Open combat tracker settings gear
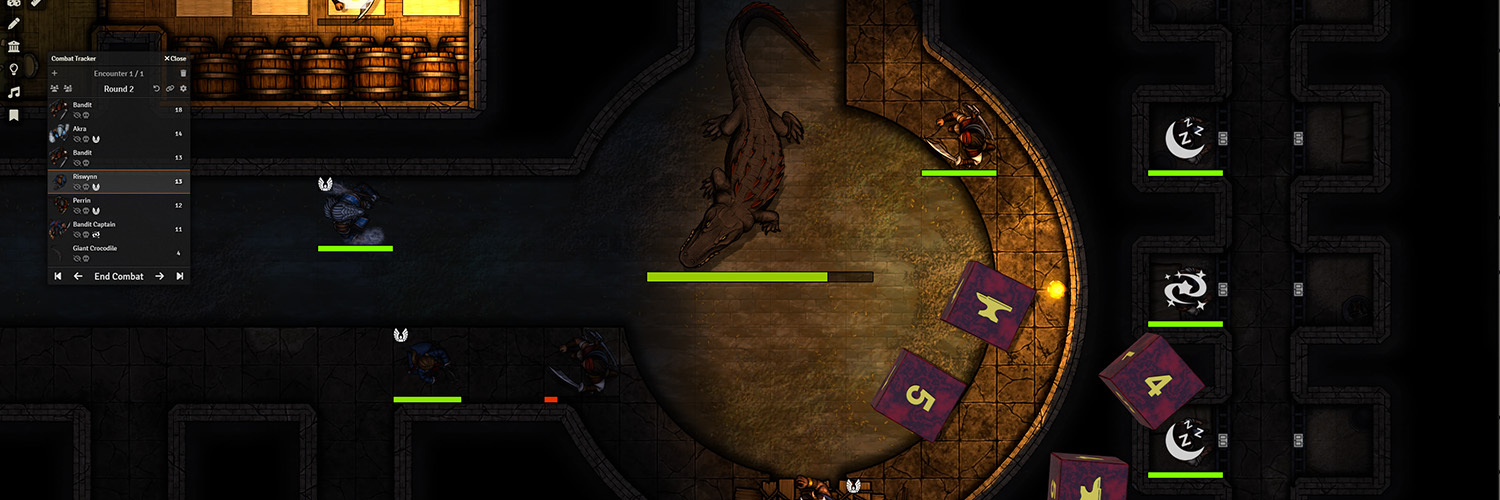This screenshot has height=500, width=1500. [x=183, y=89]
